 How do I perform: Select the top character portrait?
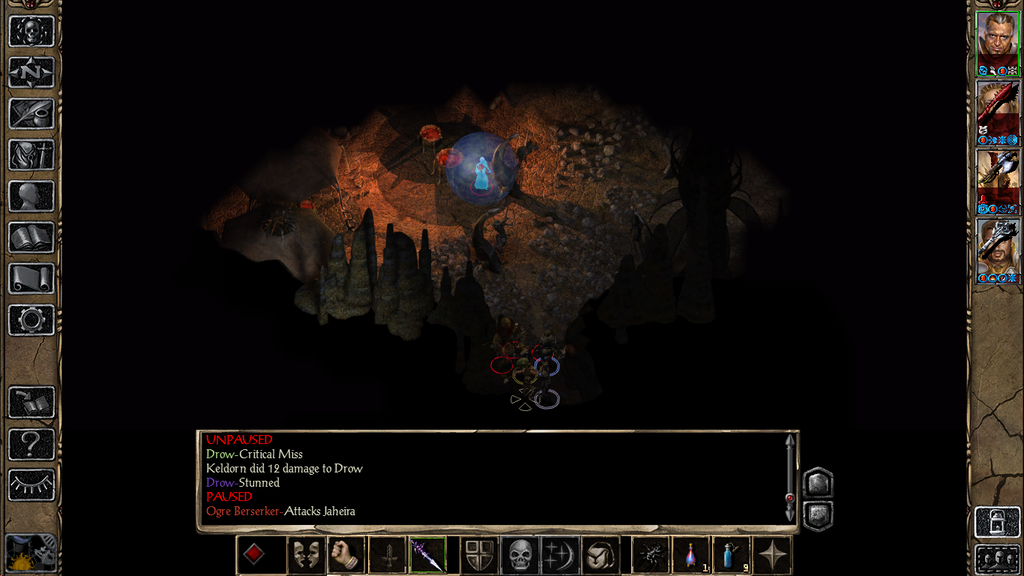[997, 38]
